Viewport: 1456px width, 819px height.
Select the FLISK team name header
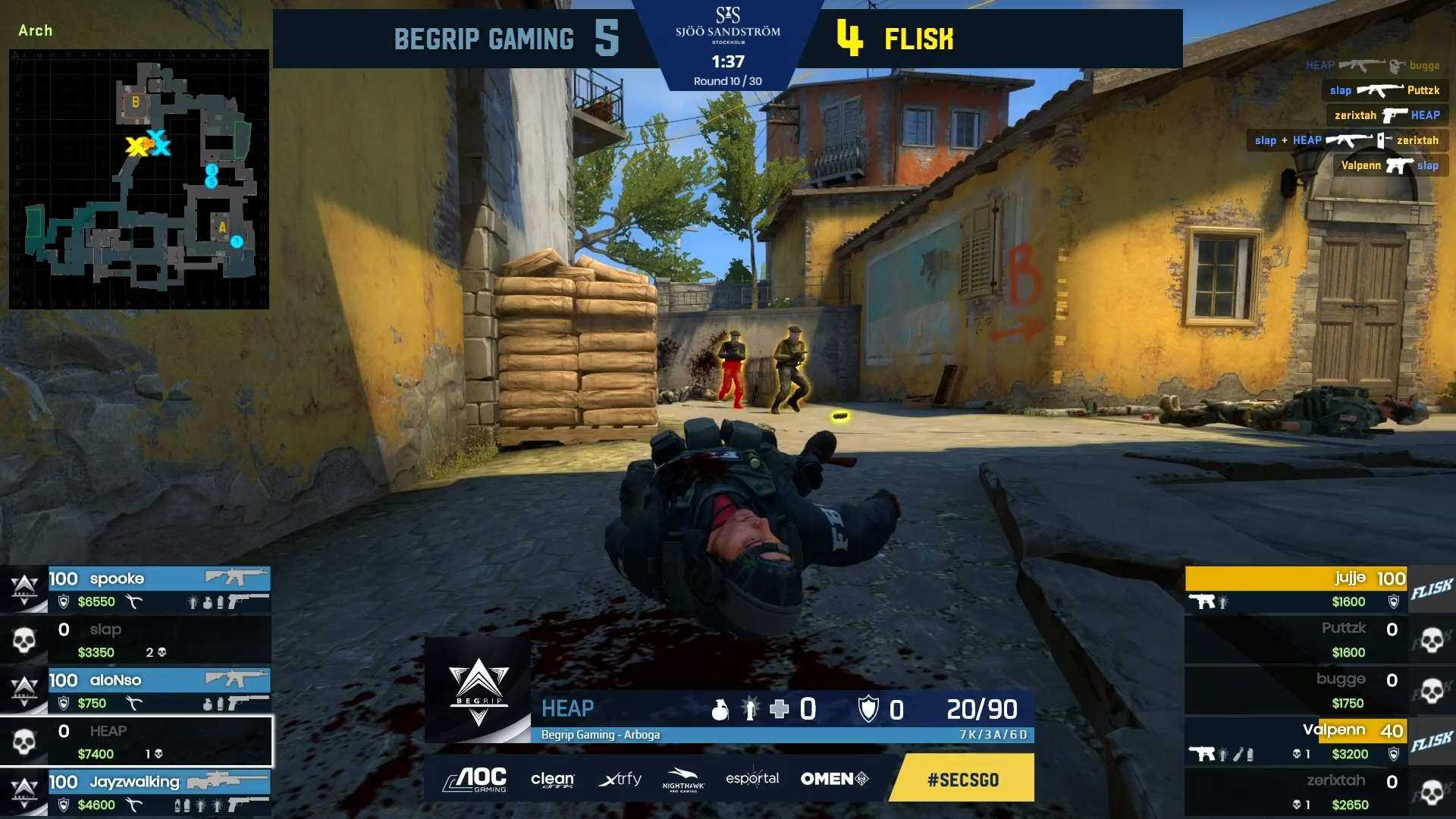point(918,38)
